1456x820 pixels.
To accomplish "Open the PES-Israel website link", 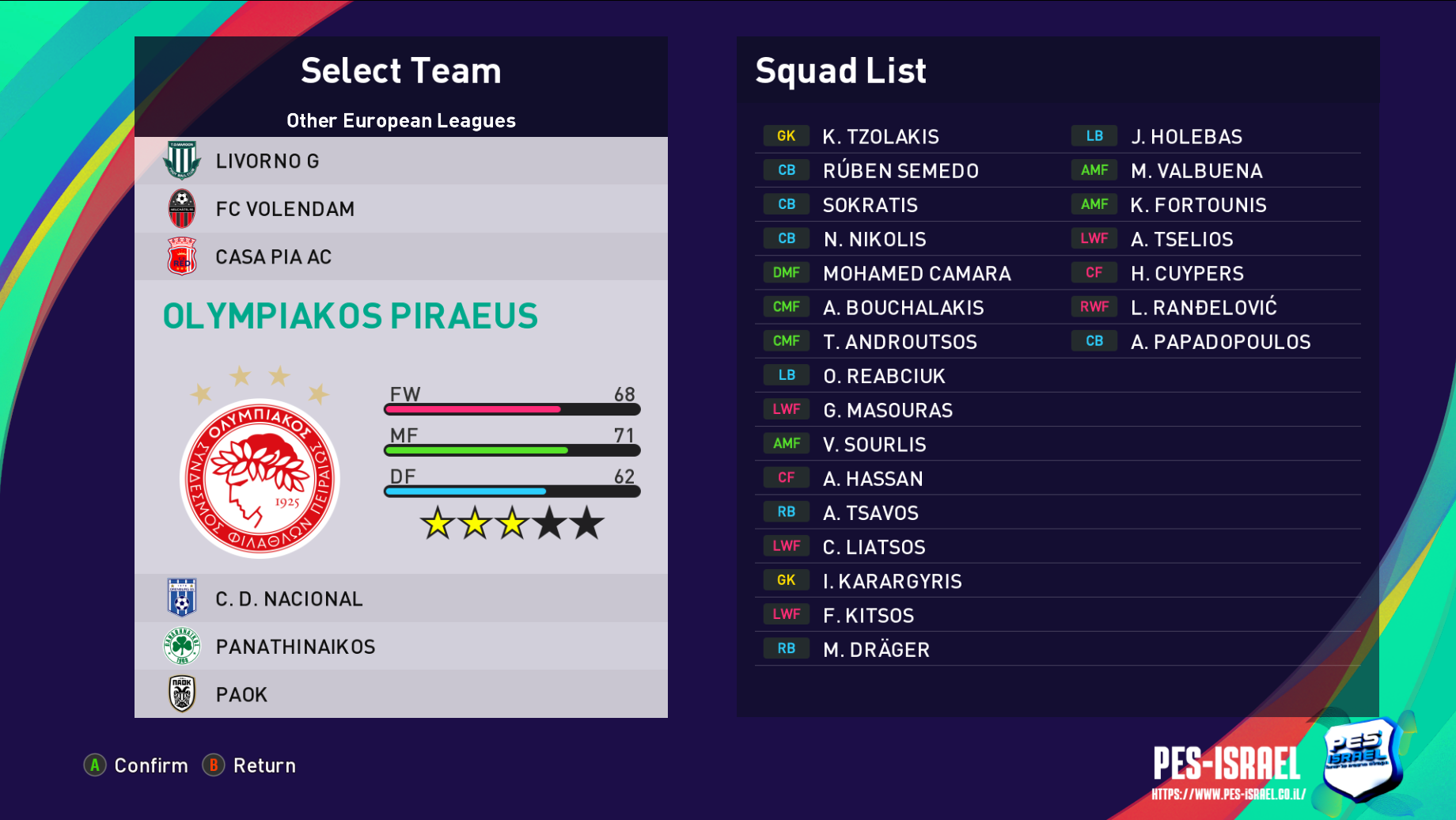I will 1228,794.
